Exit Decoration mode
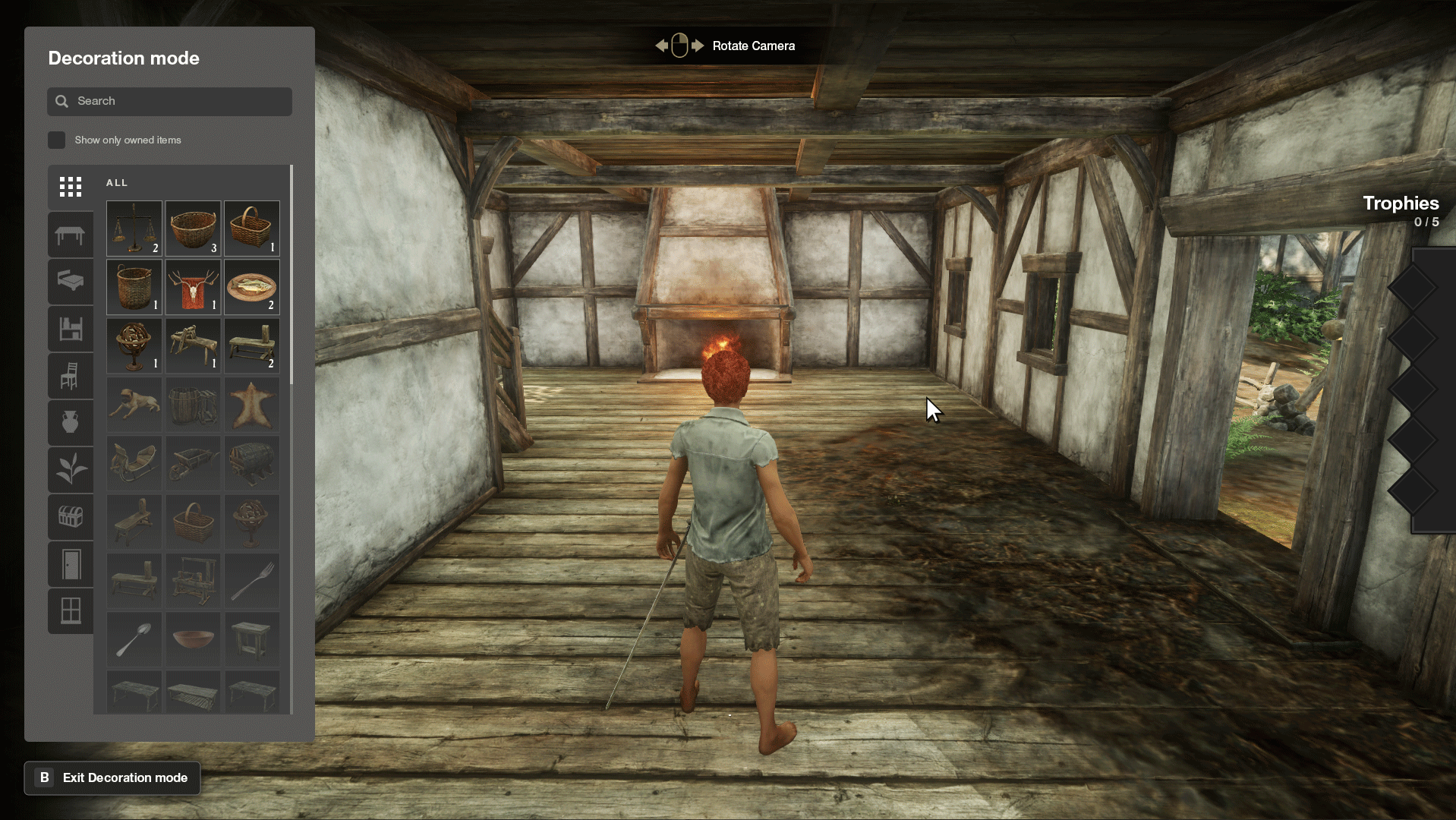This screenshot has height=820, width=1456. pos(112,777)
